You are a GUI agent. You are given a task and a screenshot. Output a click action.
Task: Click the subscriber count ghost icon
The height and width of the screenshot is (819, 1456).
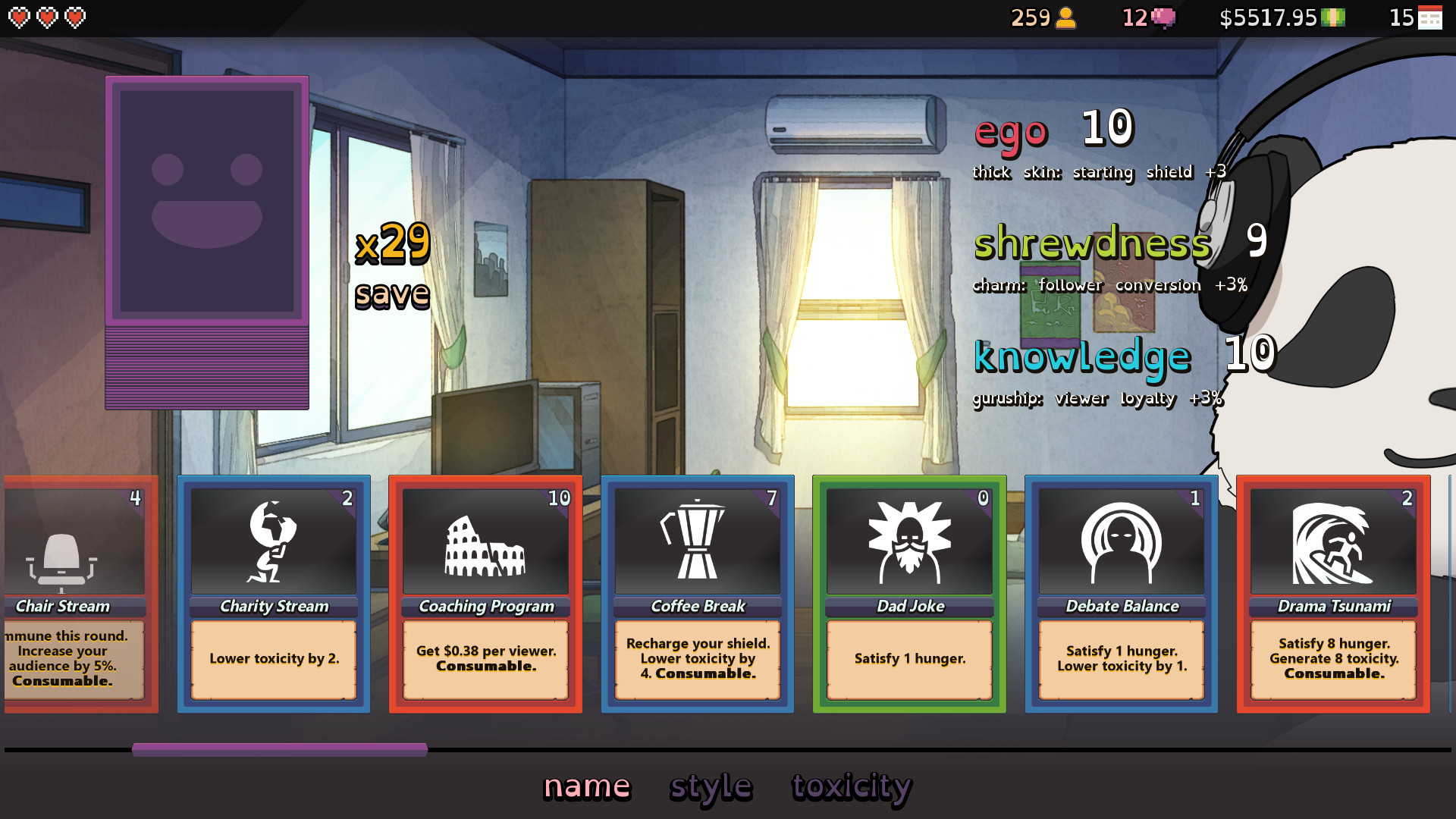pyautogui.click(x=1162, y=18)
